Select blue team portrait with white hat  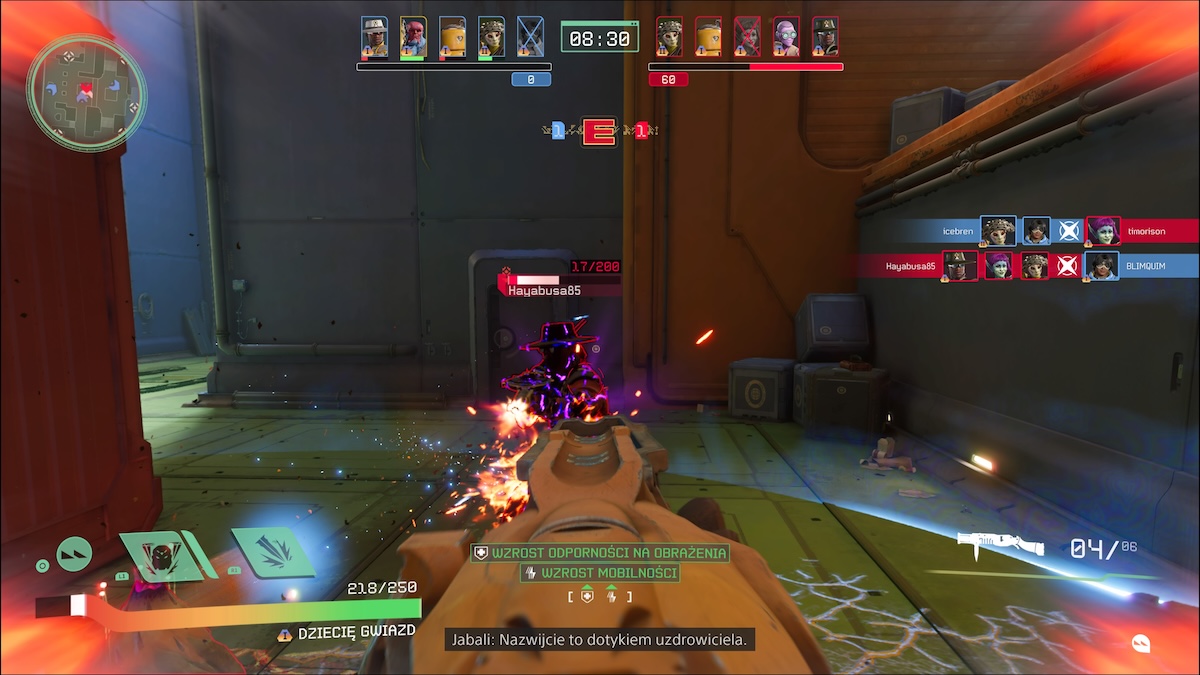coord(374,37)
